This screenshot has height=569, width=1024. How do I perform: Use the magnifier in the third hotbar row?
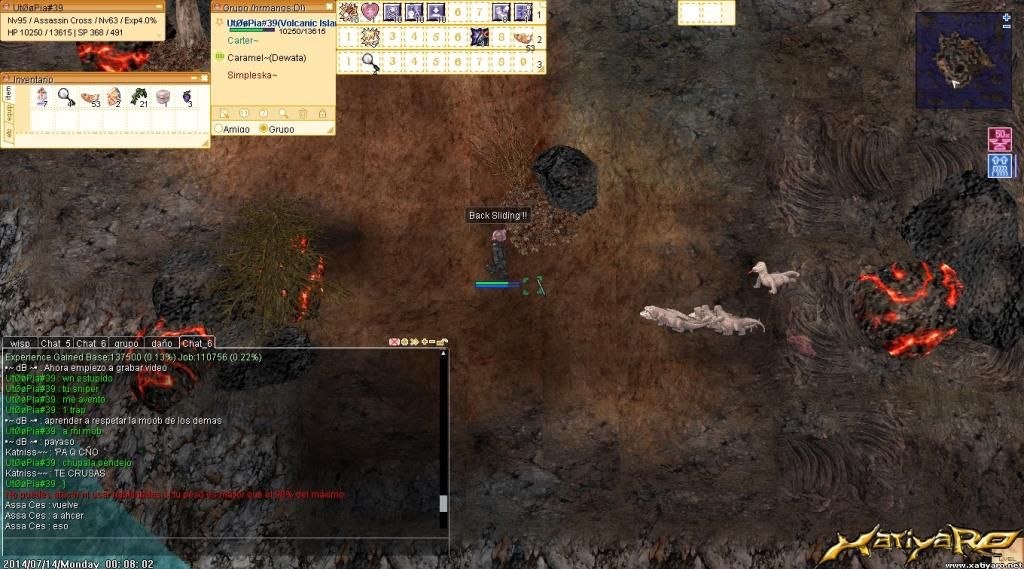(x=370, y=62)
